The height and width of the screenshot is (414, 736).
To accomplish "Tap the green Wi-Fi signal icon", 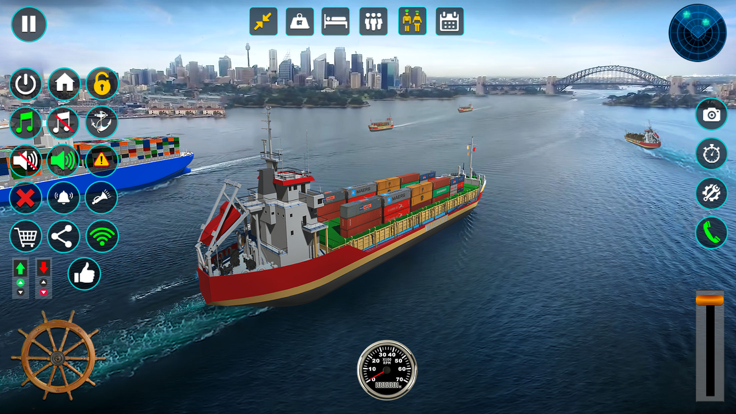I will [x=101, y=236].
